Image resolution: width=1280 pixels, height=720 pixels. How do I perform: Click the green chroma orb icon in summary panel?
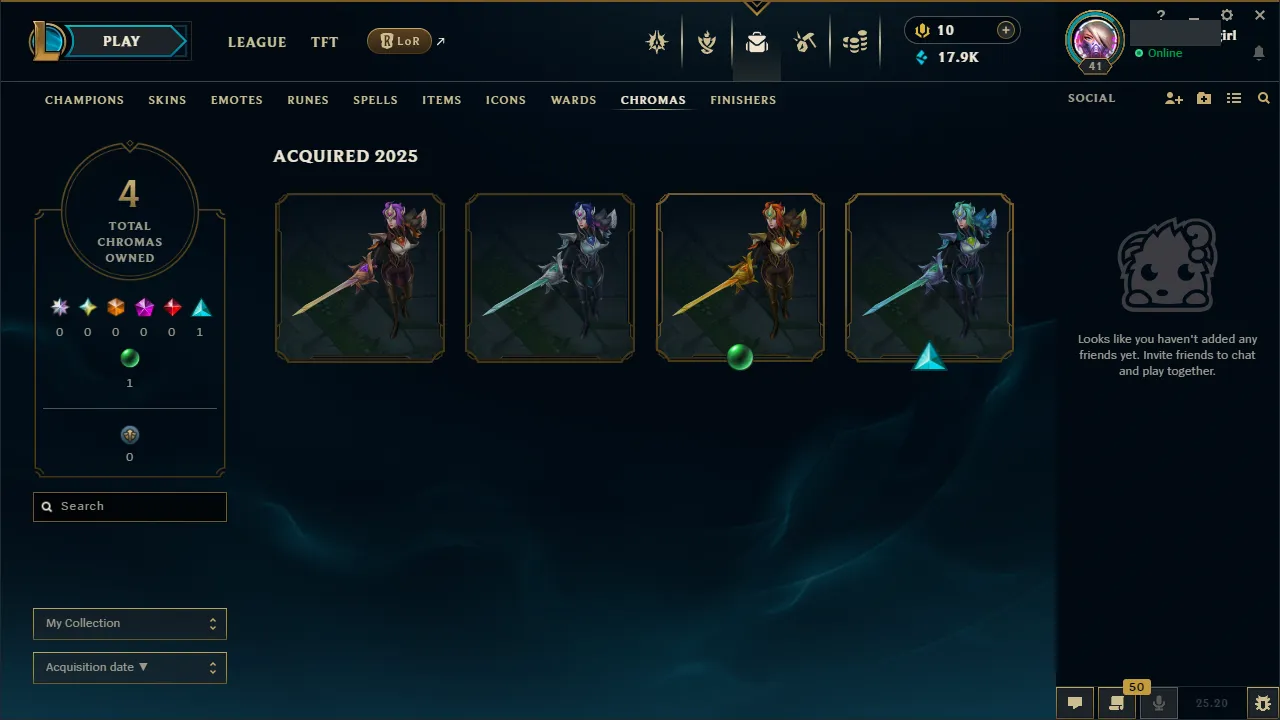point(129,358)
